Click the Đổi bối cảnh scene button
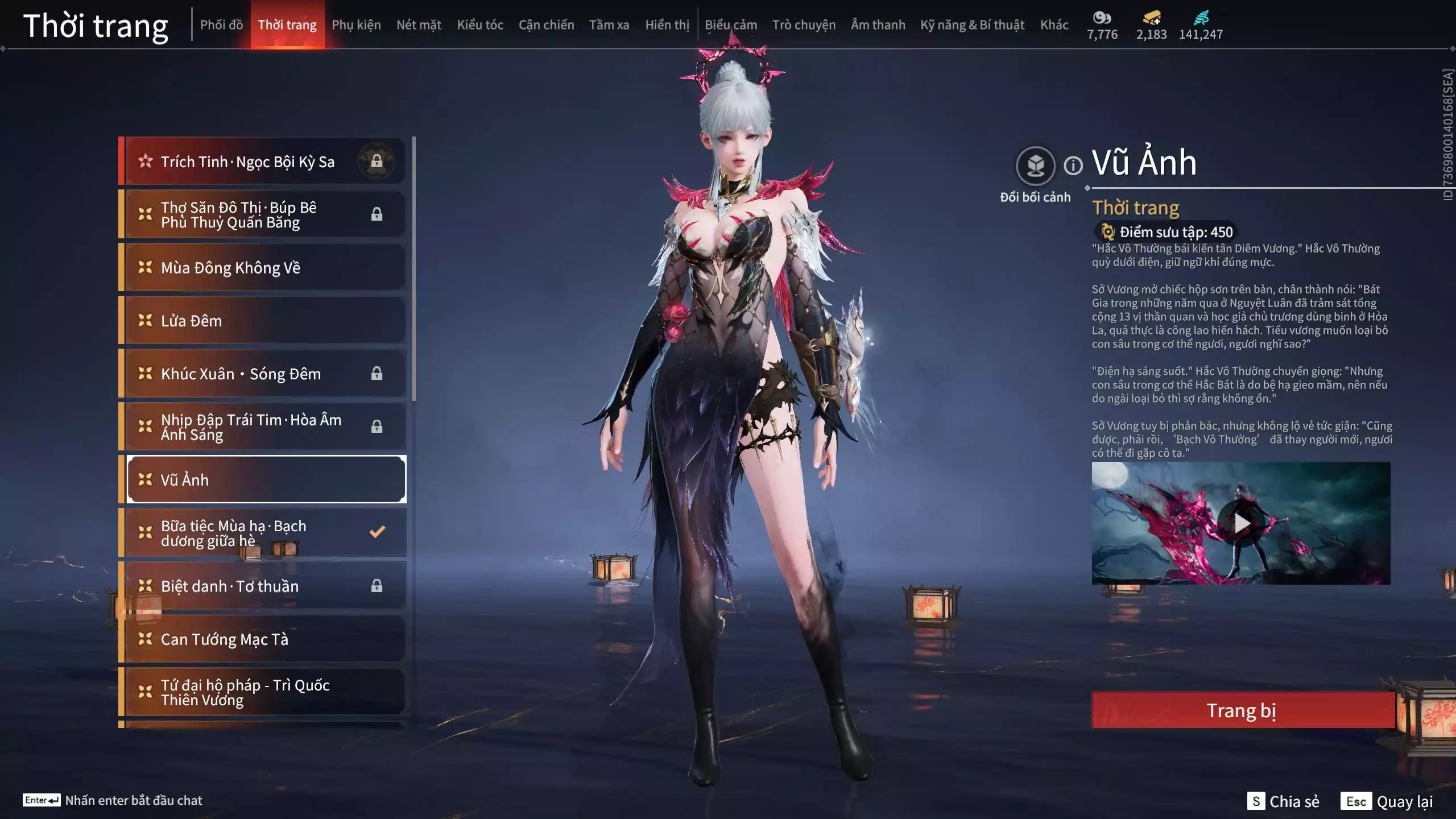 point(1035,167)
